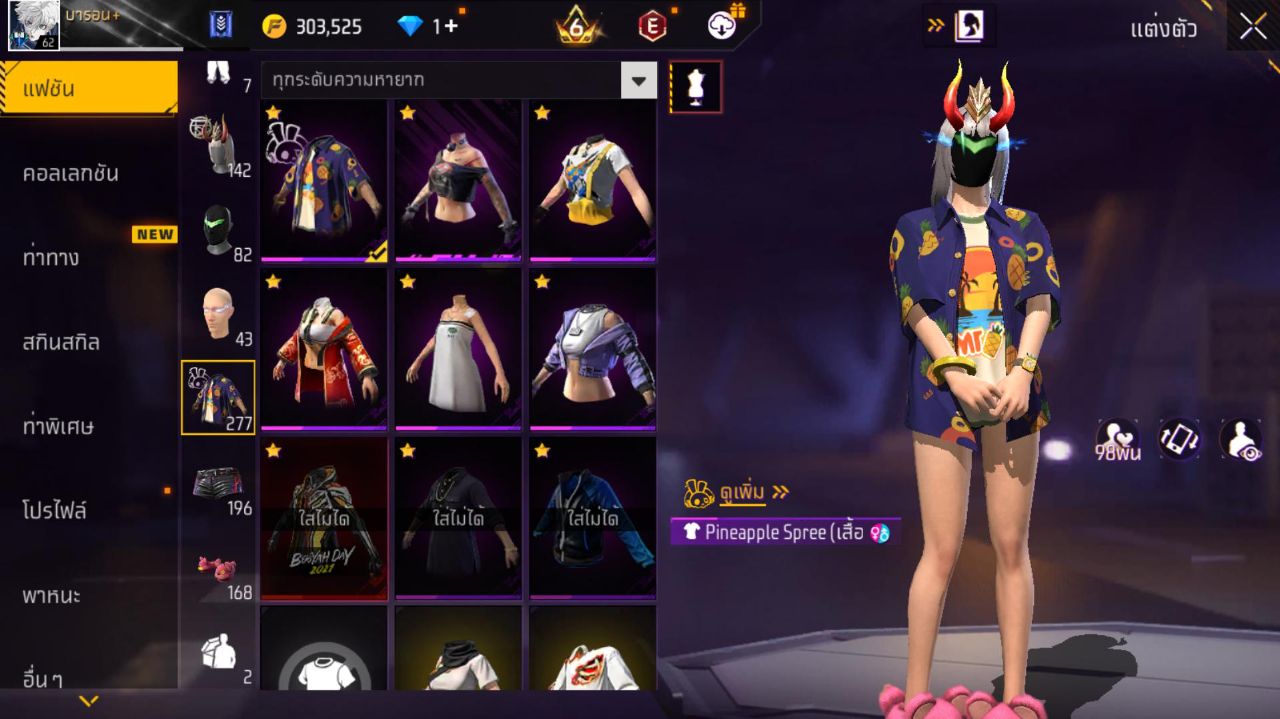
Task: Choose the red patterned jacket top
Action: [324, 350]
